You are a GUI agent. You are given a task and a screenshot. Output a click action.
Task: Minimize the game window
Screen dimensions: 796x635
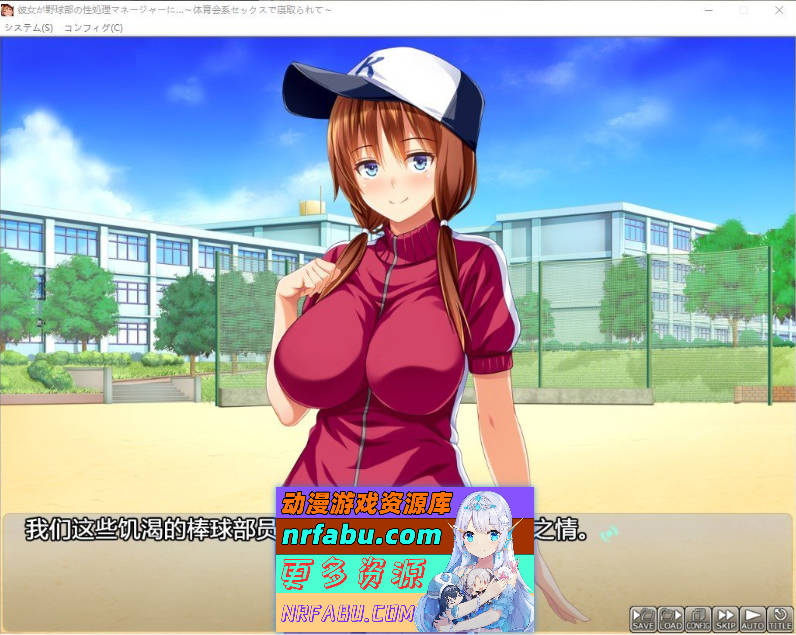coord(708,10)
